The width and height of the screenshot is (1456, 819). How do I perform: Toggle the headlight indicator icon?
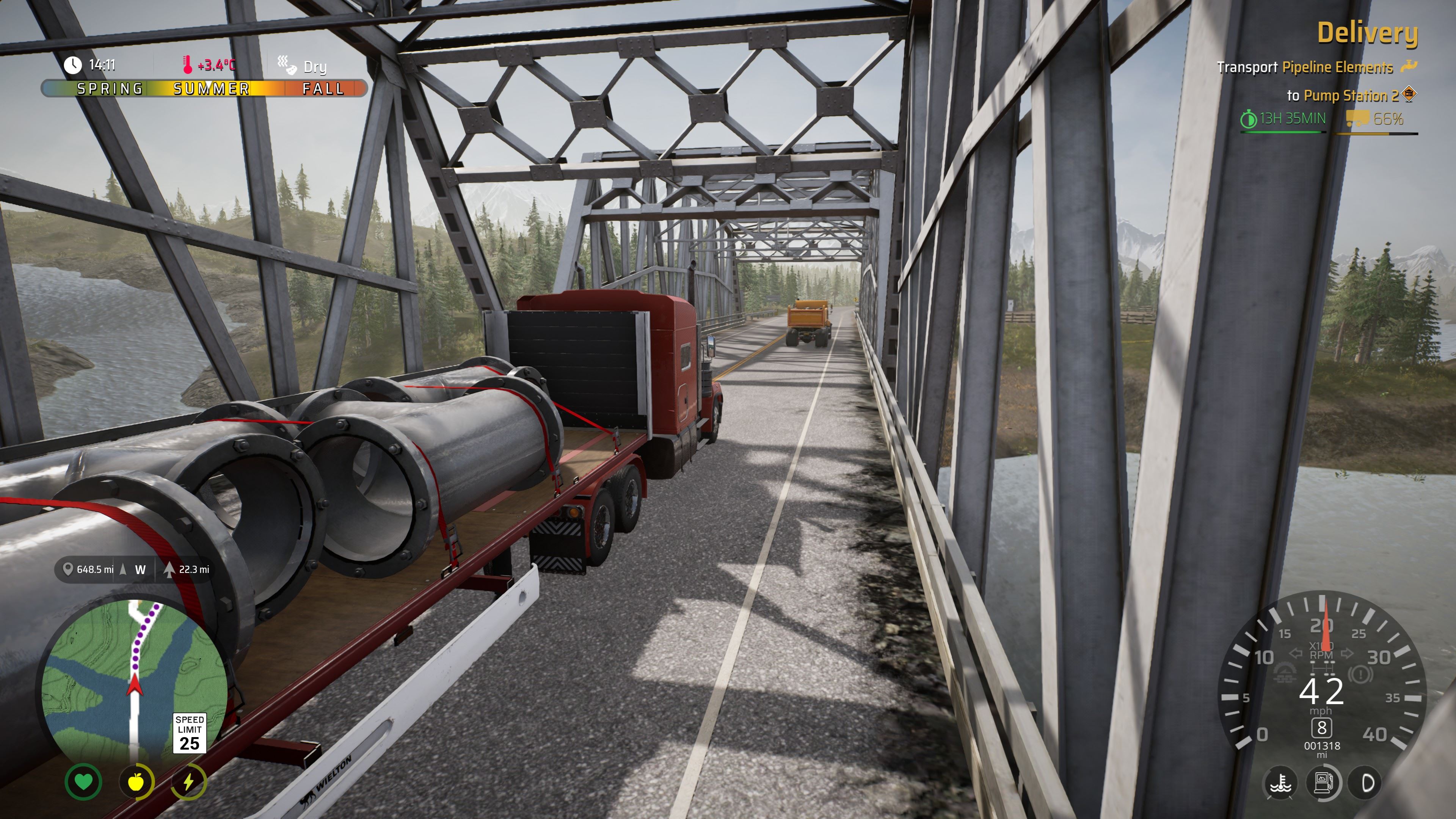coord(1367,783)
